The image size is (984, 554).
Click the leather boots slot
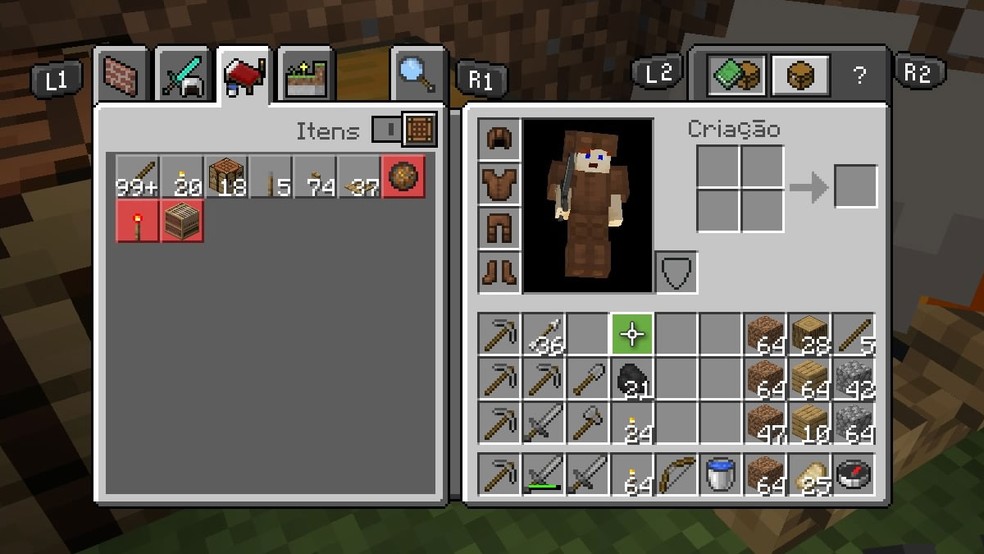499,270
